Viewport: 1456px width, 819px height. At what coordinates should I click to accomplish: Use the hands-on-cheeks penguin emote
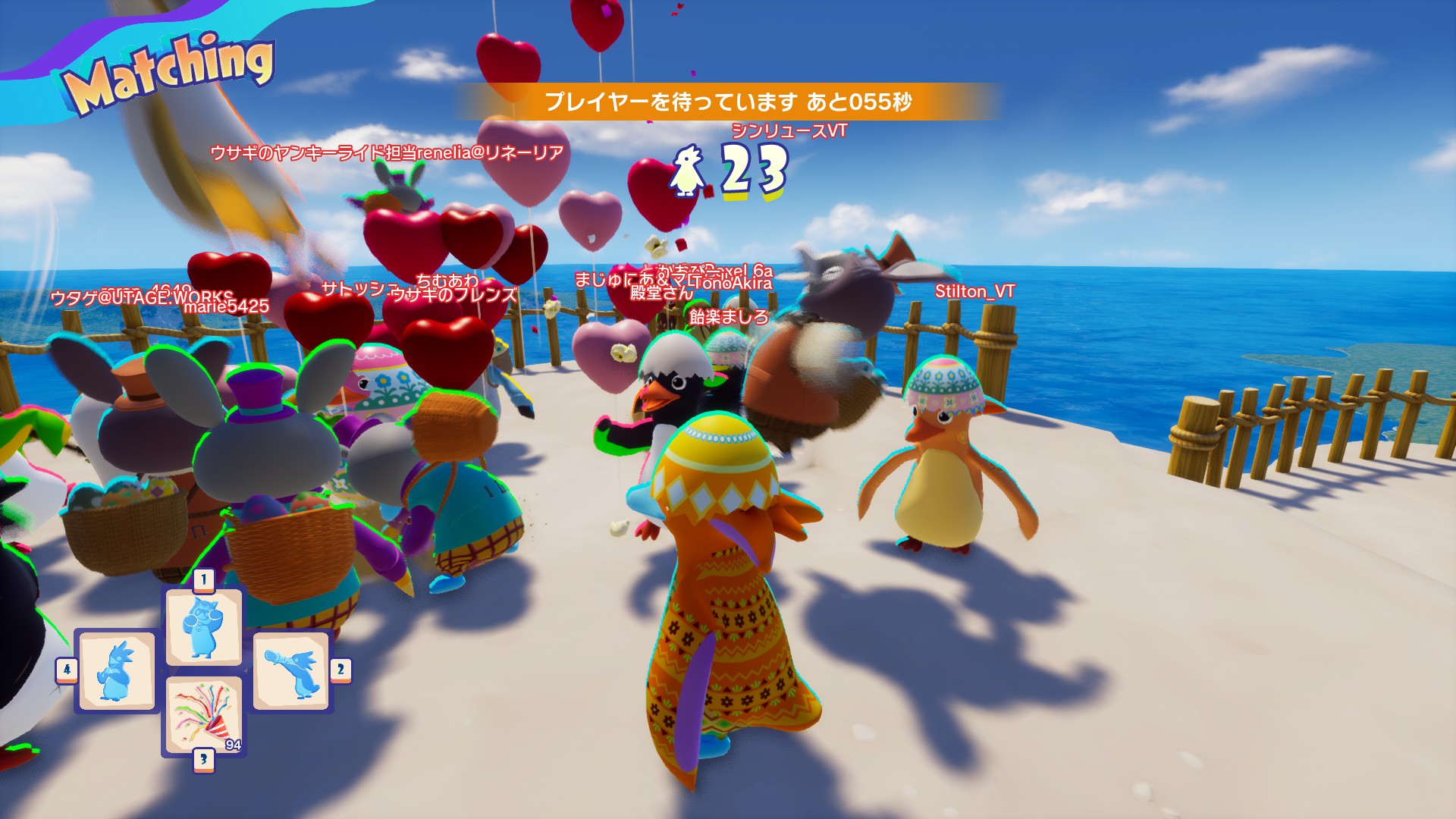coord(203,628)
